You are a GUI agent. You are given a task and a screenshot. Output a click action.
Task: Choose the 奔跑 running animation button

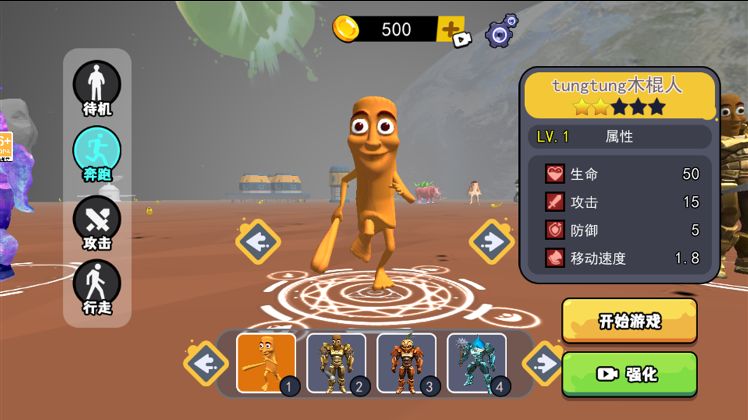pyautogui.click(x=97, y=151)
